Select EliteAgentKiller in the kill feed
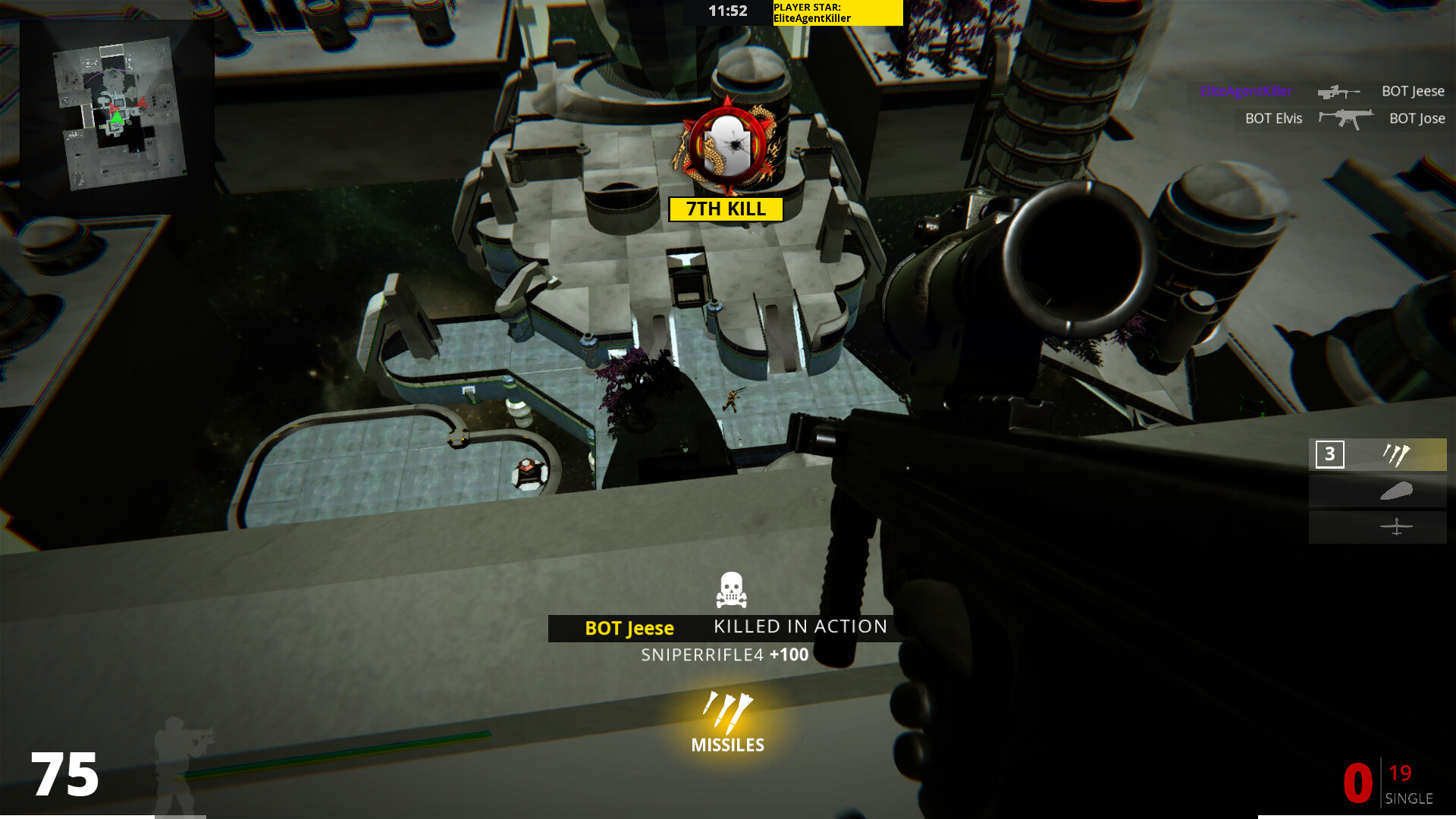Screen dimensions: 1456x819 1246,91
